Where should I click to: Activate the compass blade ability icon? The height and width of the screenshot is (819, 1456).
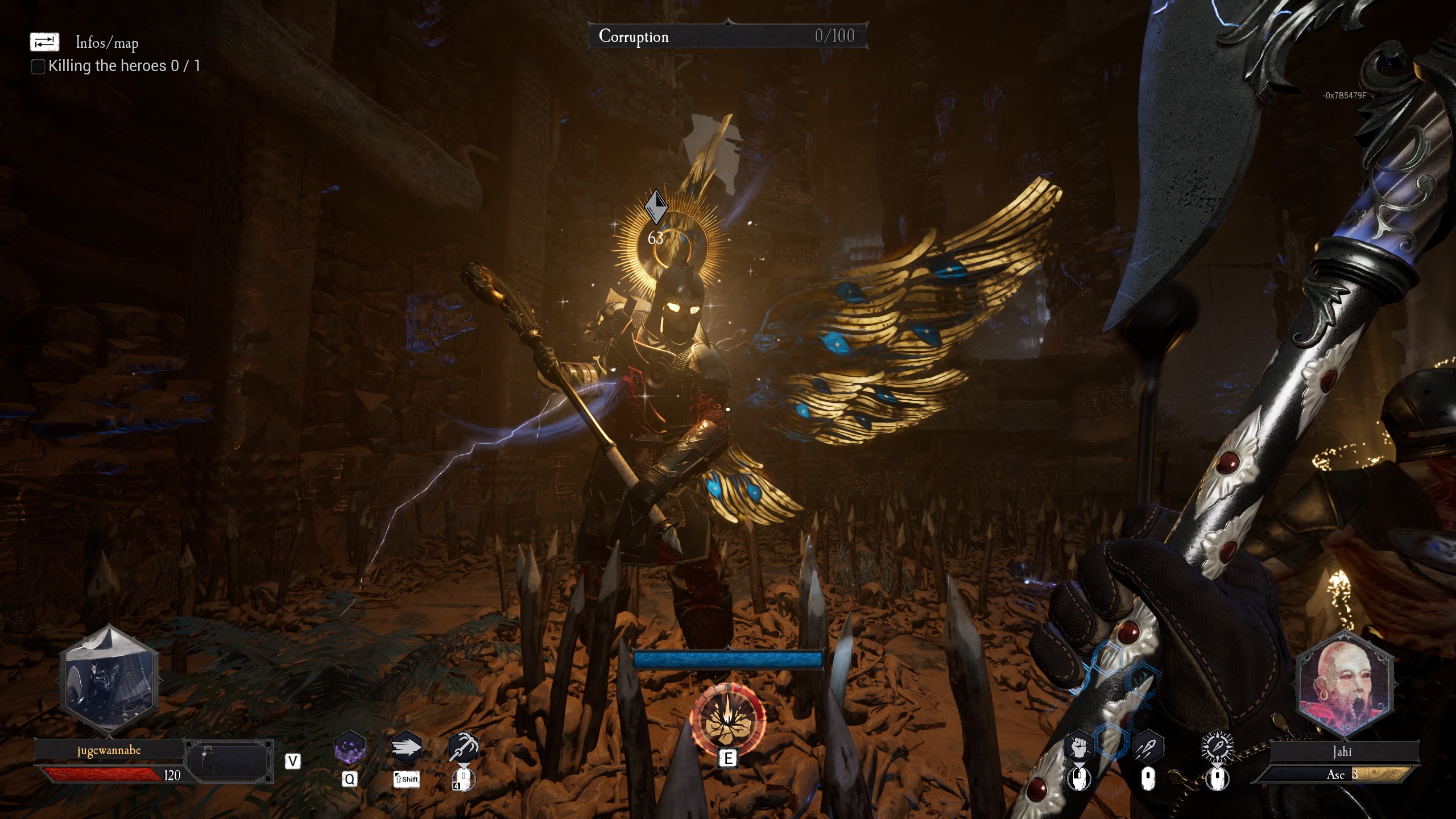click(1217, 747)
